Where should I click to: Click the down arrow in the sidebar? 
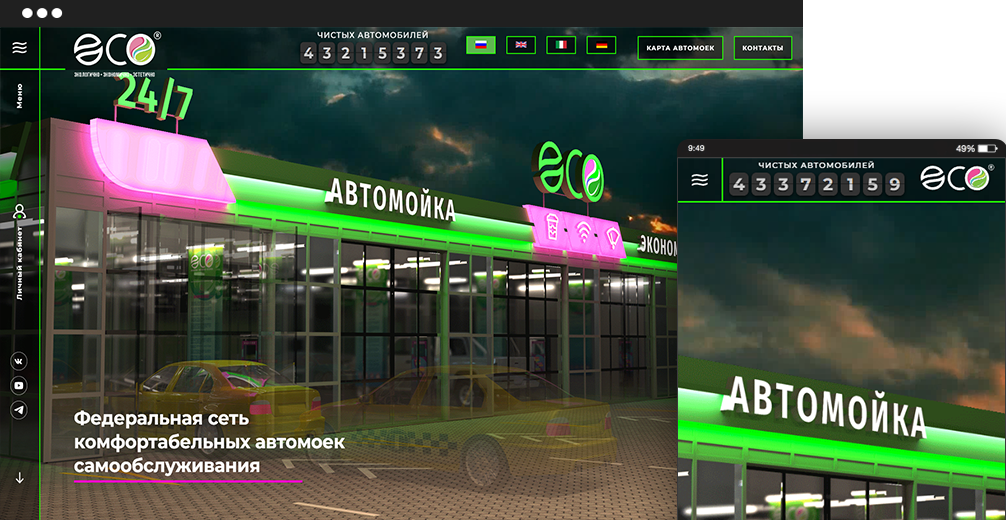click(19, 478)
